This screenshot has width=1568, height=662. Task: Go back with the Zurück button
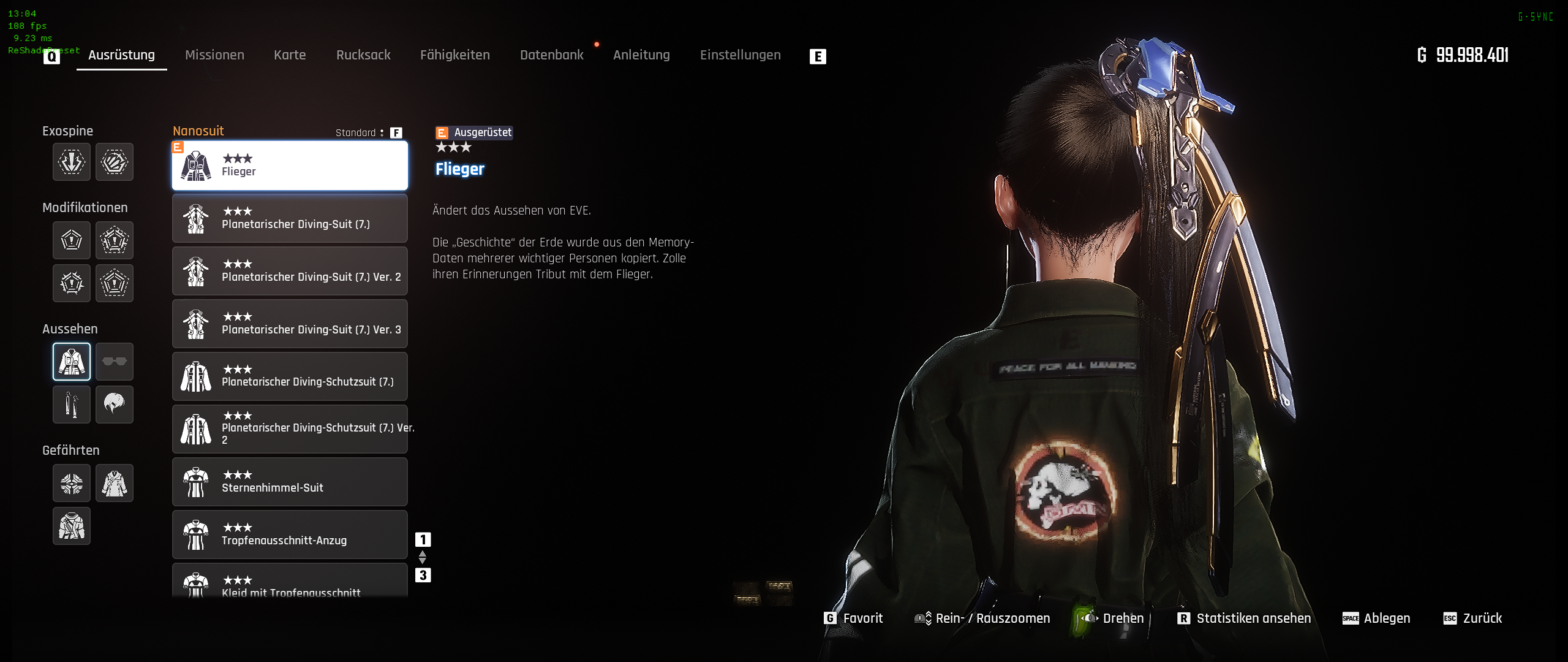point(1482,618)
